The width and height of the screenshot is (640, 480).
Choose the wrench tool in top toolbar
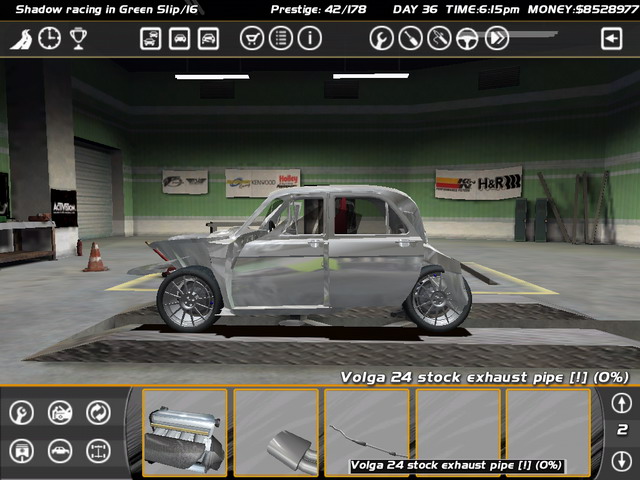(381, 39)
